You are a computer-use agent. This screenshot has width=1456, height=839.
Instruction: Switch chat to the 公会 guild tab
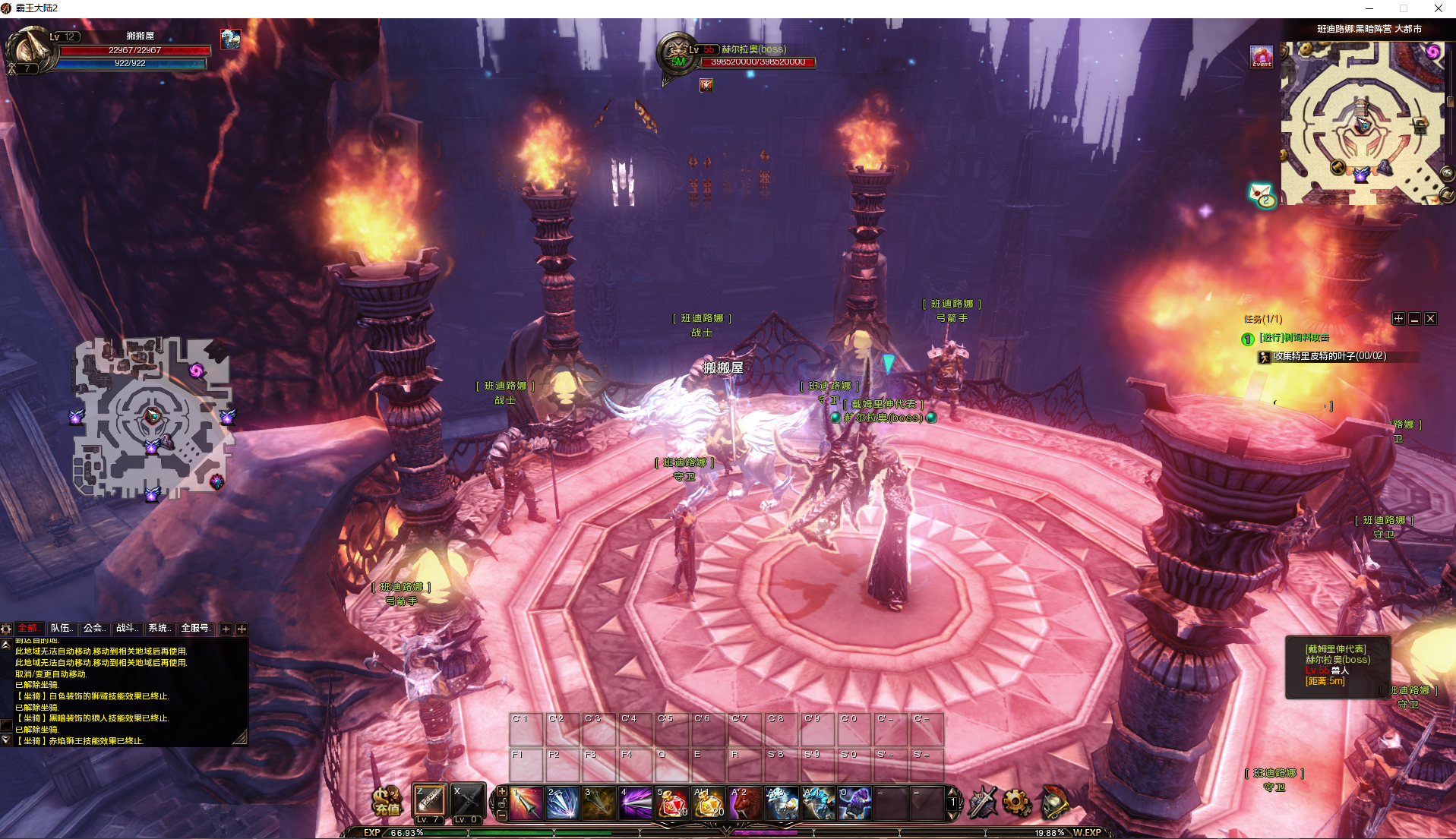point(94,628)
